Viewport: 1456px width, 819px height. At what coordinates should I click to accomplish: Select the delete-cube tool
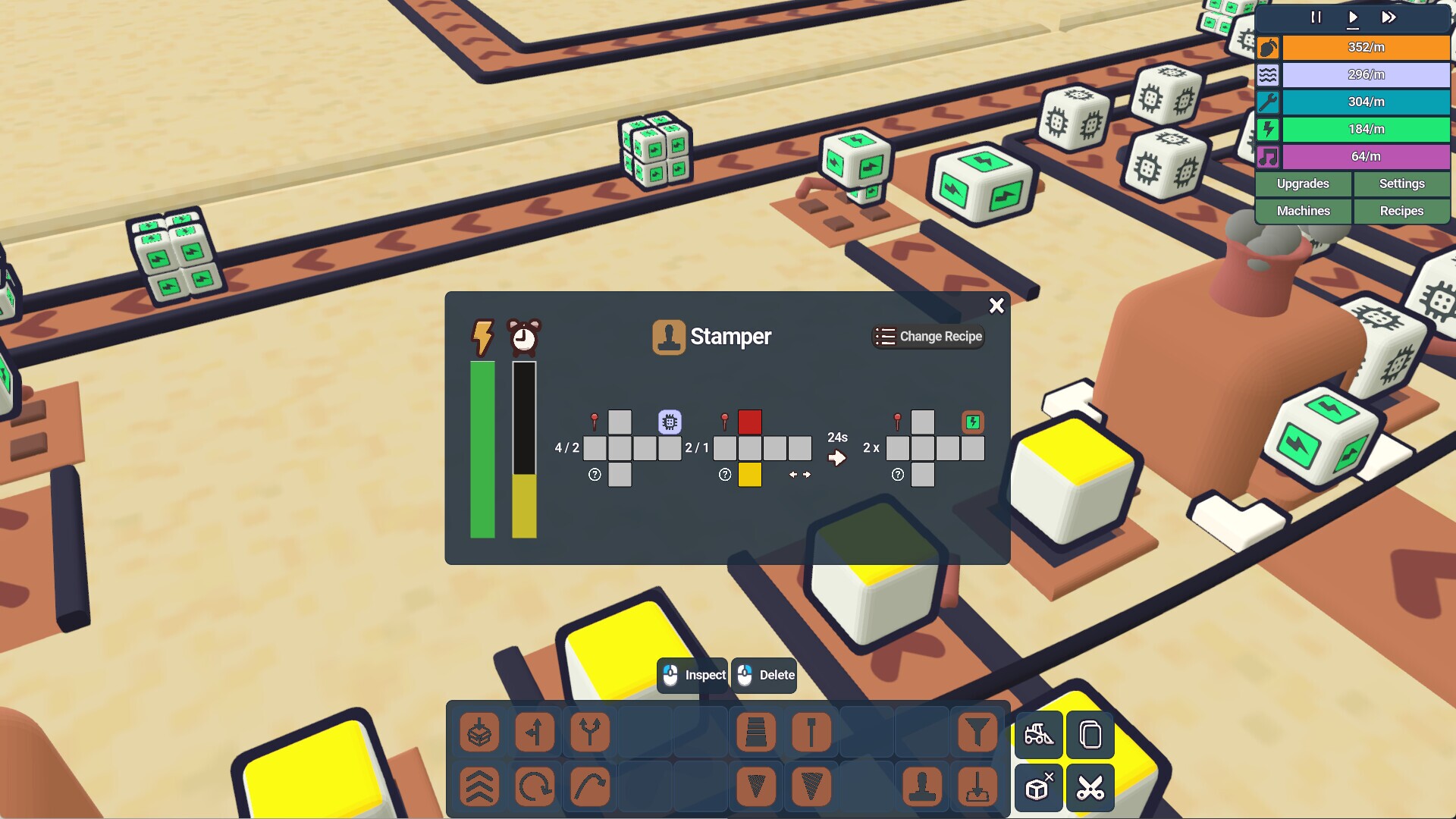[x=1039, y=787]
